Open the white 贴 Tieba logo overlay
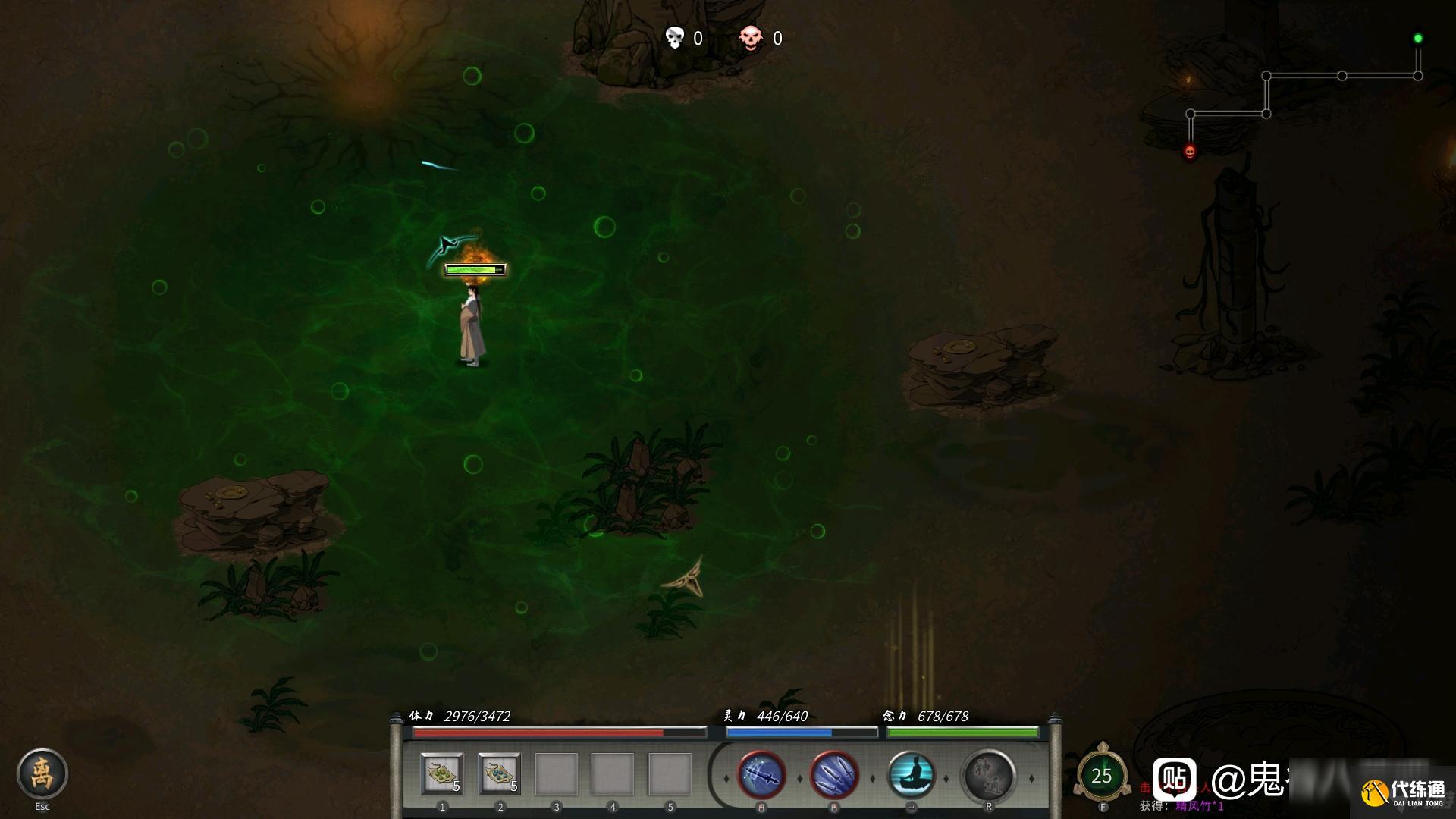1456x819 pixels. 1175,779
